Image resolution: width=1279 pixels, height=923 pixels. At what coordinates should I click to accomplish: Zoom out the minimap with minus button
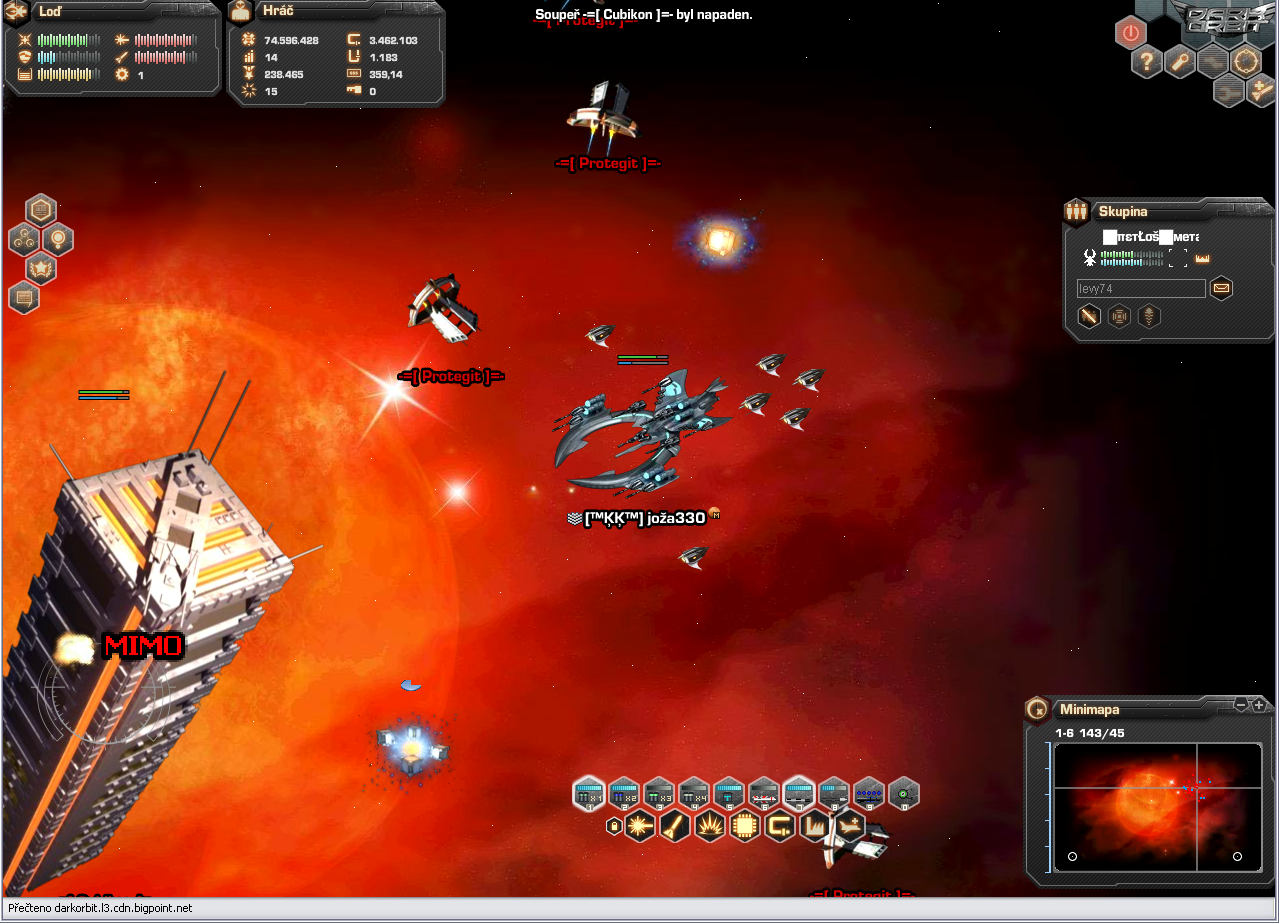click(x=1241, y=705)
